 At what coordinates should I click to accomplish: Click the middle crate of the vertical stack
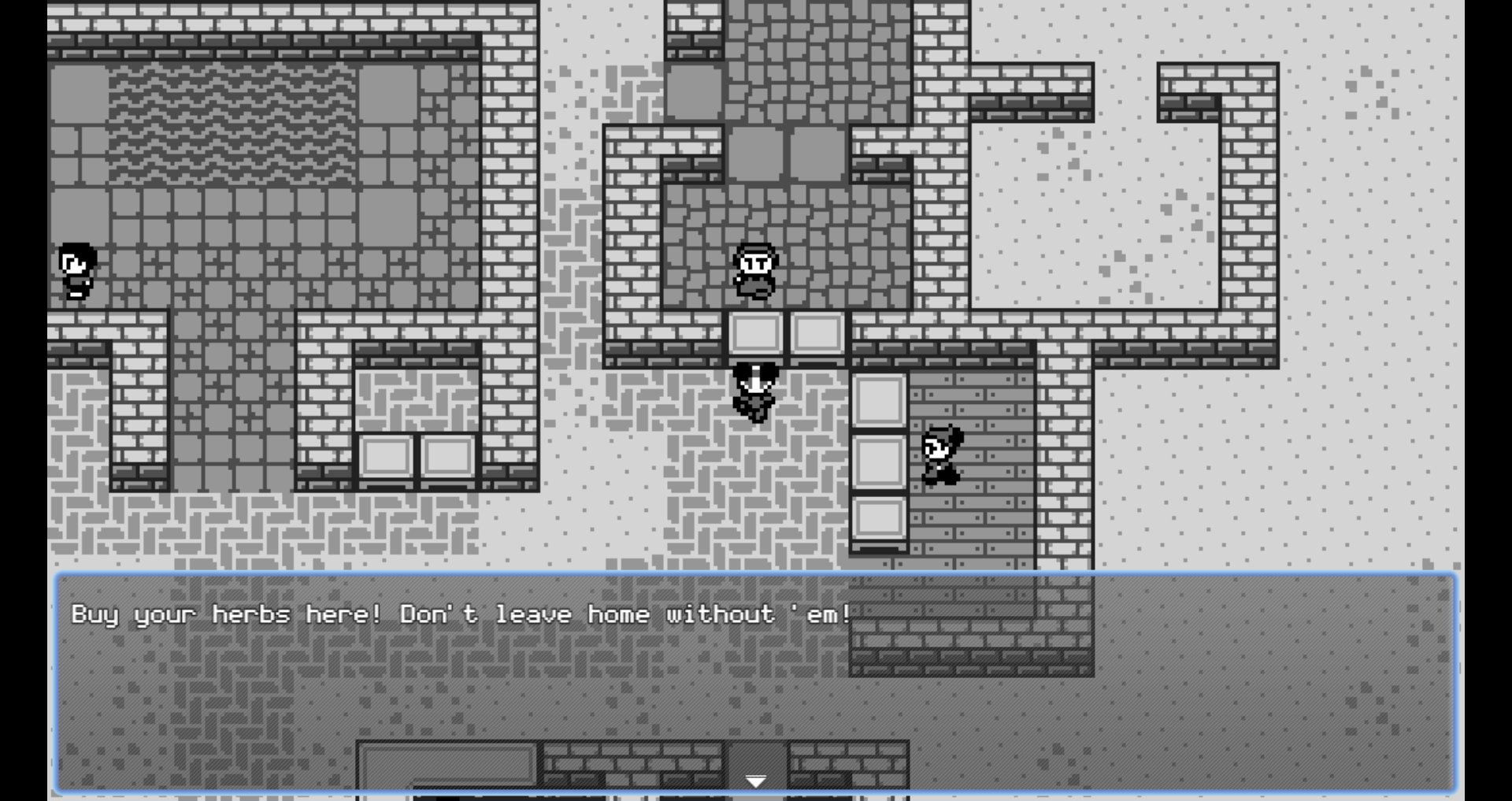[x=880, y=461]
